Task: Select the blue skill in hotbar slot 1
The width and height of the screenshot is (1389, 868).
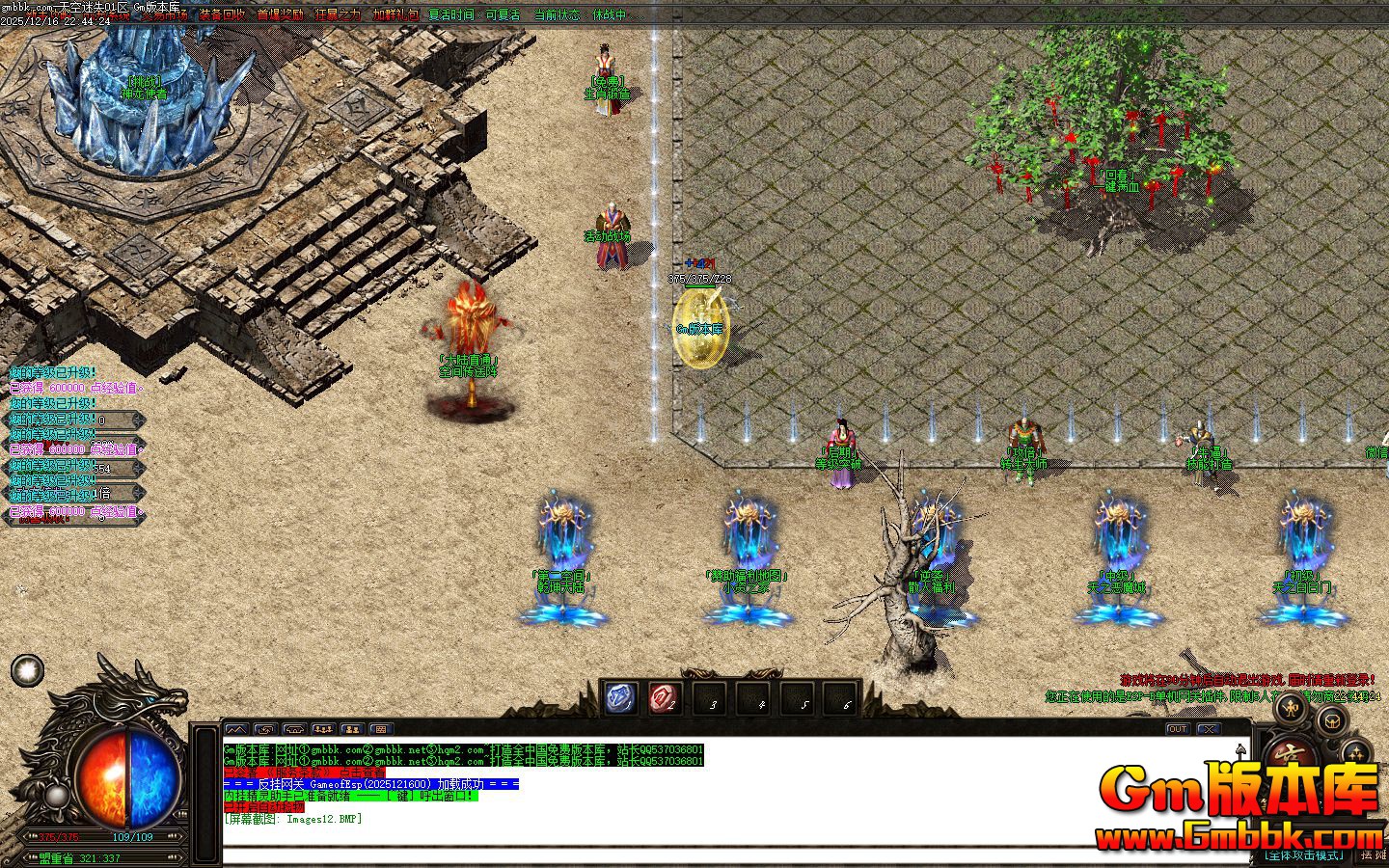Action: click(619, 697)
